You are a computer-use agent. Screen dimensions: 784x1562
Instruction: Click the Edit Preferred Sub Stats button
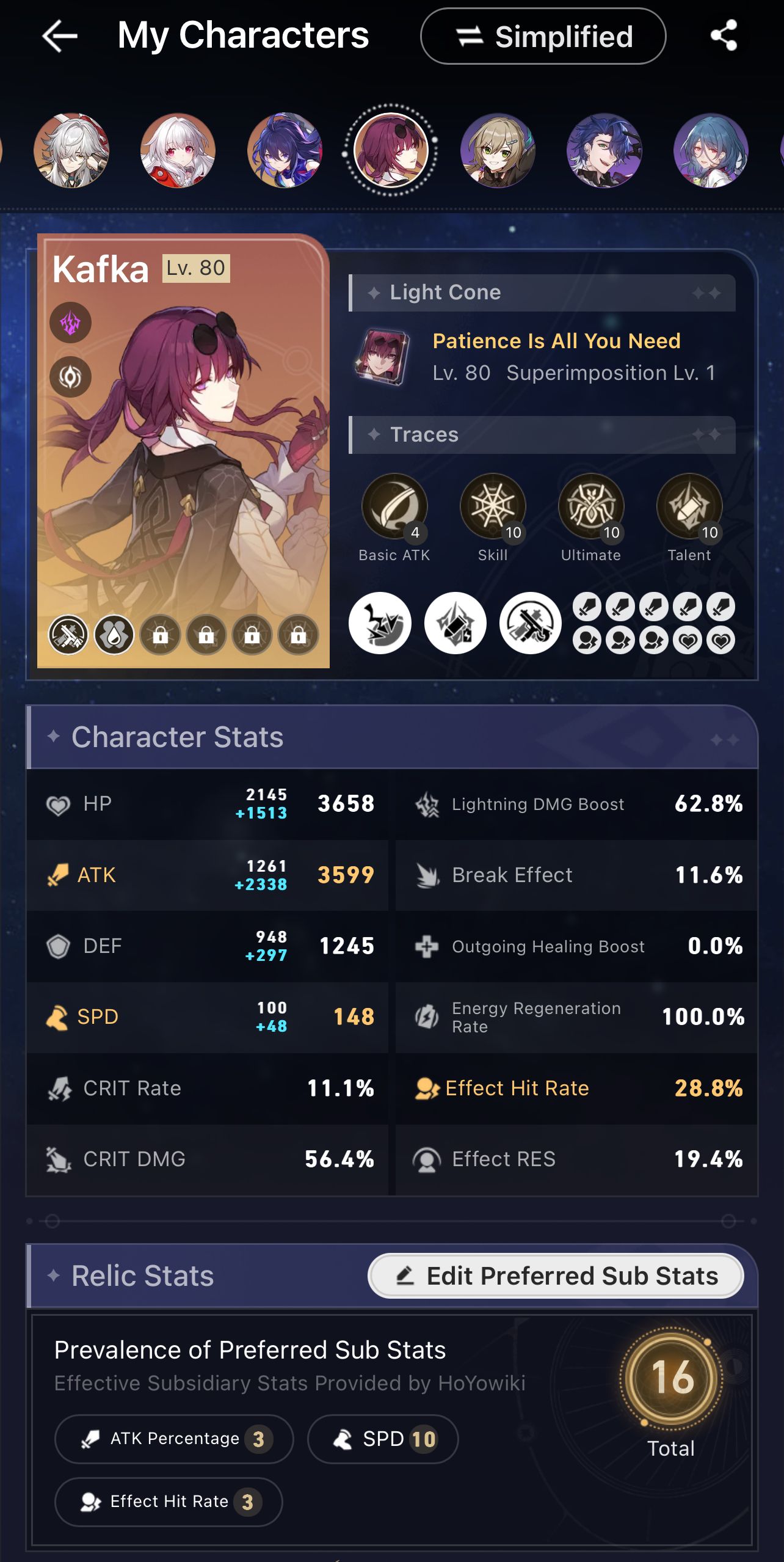tap(554, 1276)
